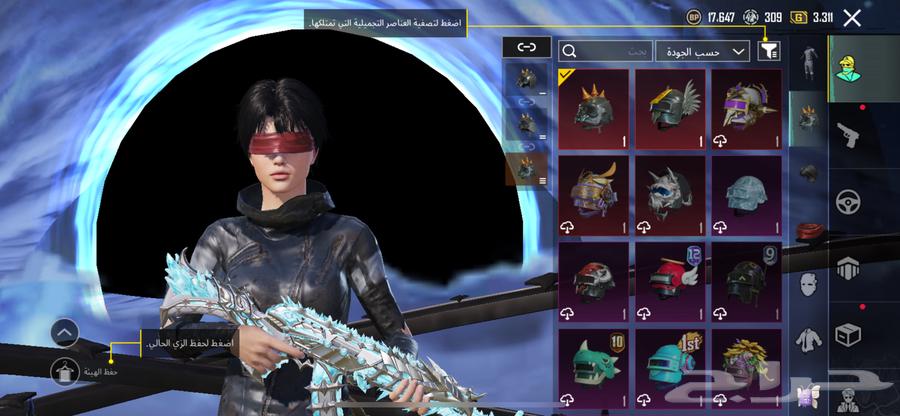Image resolution: width=900 pixels, height=416 pixels.
Task: Select the equipped spiked black helmet
Action: pos(594,109)
